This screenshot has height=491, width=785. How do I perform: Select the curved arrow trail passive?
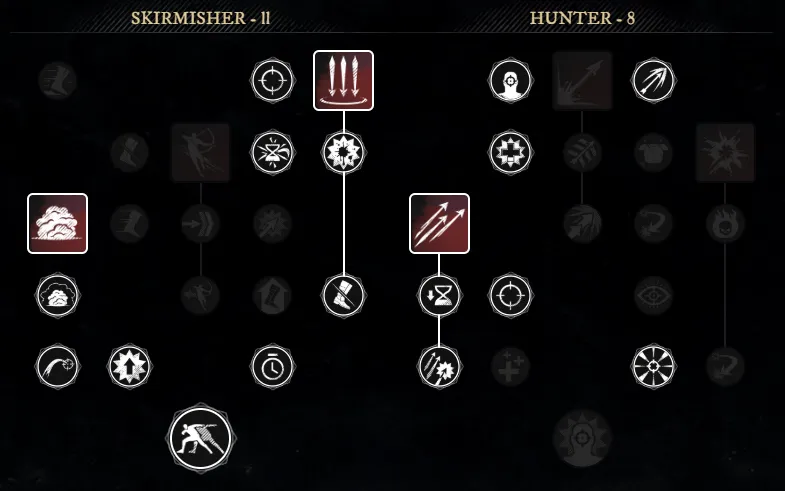pos(58,366)
